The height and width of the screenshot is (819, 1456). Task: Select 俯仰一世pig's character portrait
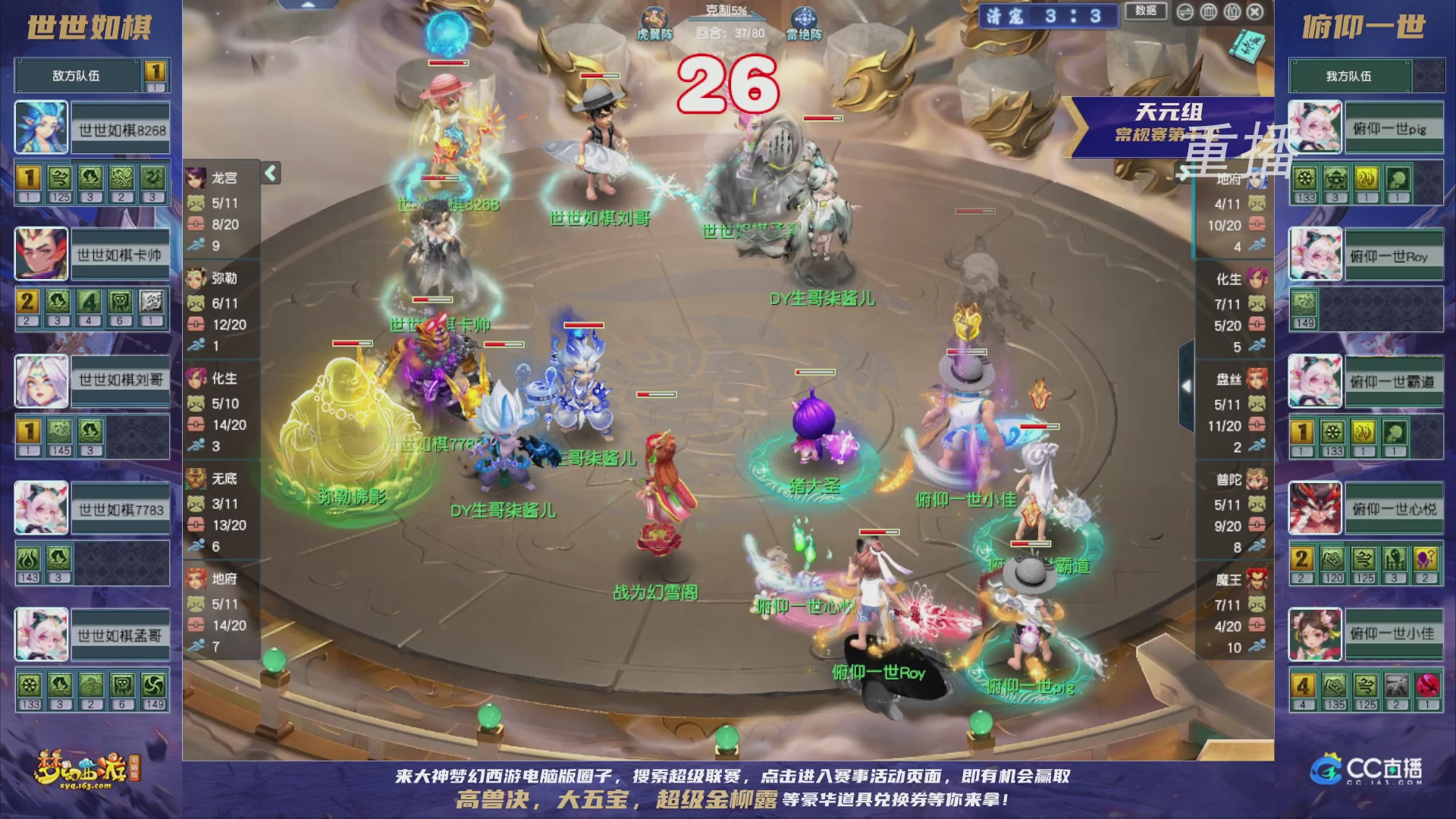click(x=1316, y=127)
